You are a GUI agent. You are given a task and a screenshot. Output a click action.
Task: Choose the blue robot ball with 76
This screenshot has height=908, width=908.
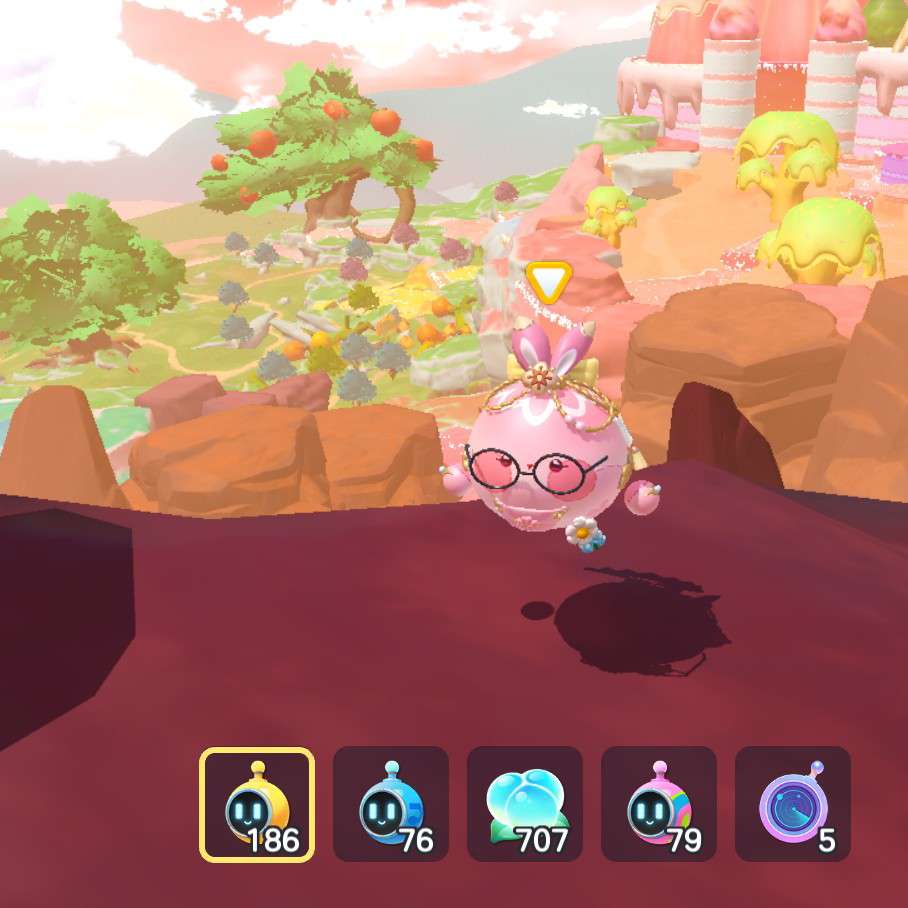click(x=391, y=804)
